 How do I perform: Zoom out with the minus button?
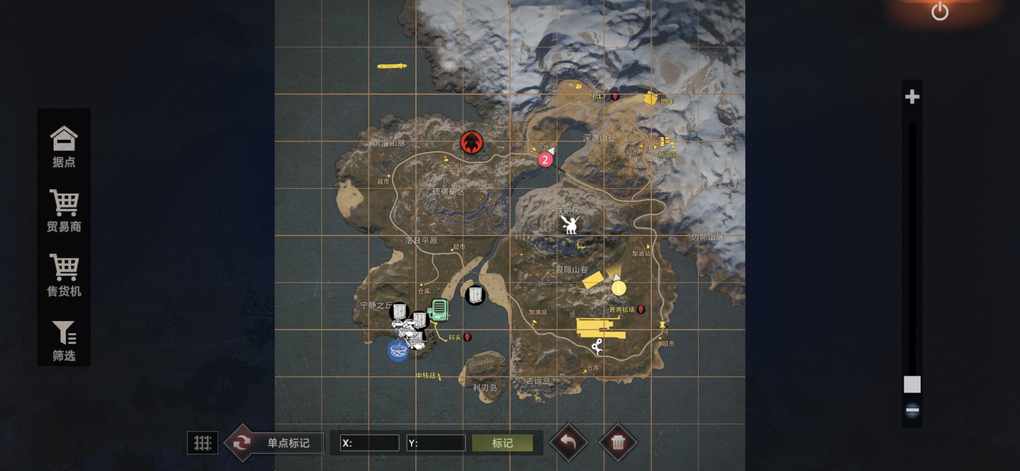[912, 410]
